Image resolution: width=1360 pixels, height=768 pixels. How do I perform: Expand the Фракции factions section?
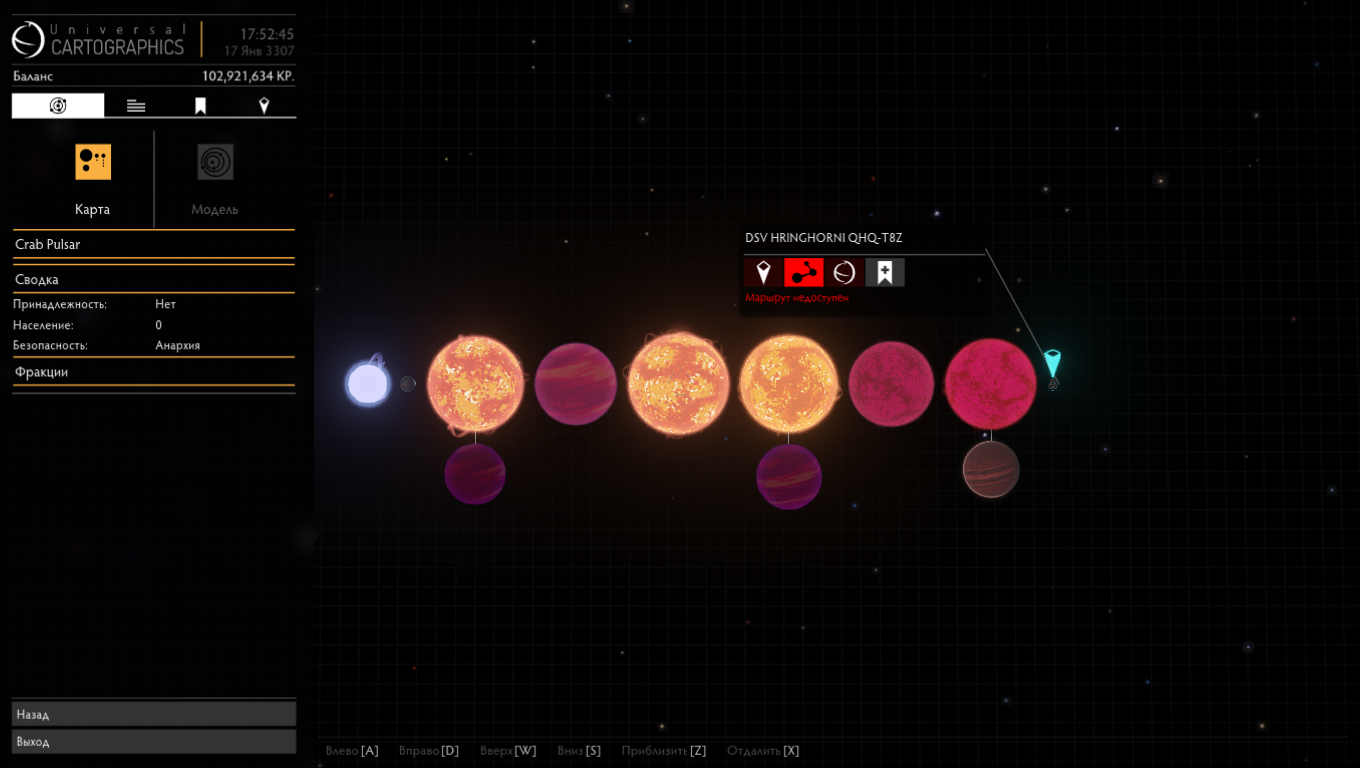coord(153,372)
